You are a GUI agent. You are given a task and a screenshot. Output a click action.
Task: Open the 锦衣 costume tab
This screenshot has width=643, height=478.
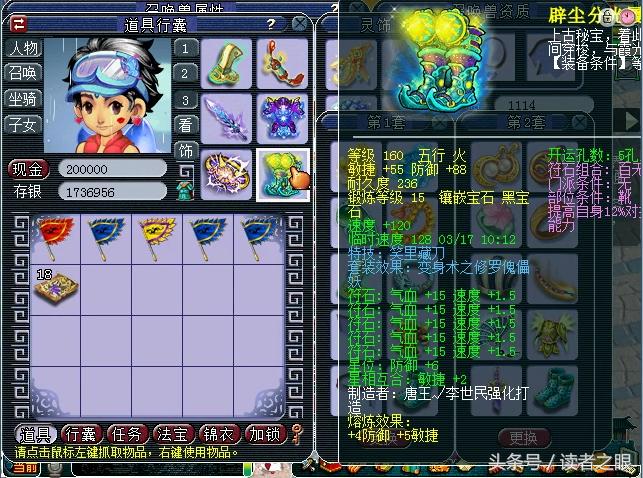[219, 434]
